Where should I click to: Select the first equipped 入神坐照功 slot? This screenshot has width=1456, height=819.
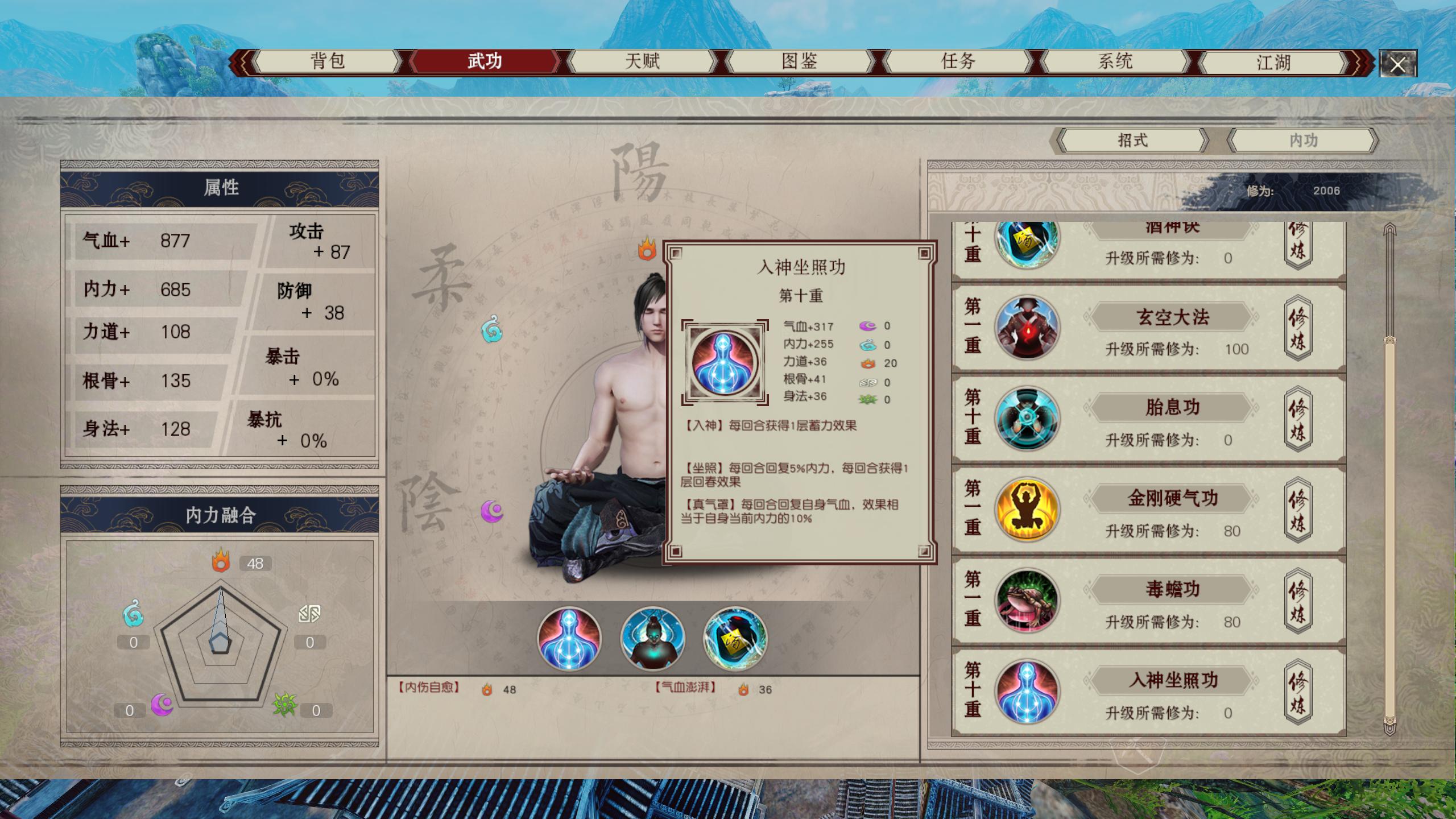coord(569,638)
